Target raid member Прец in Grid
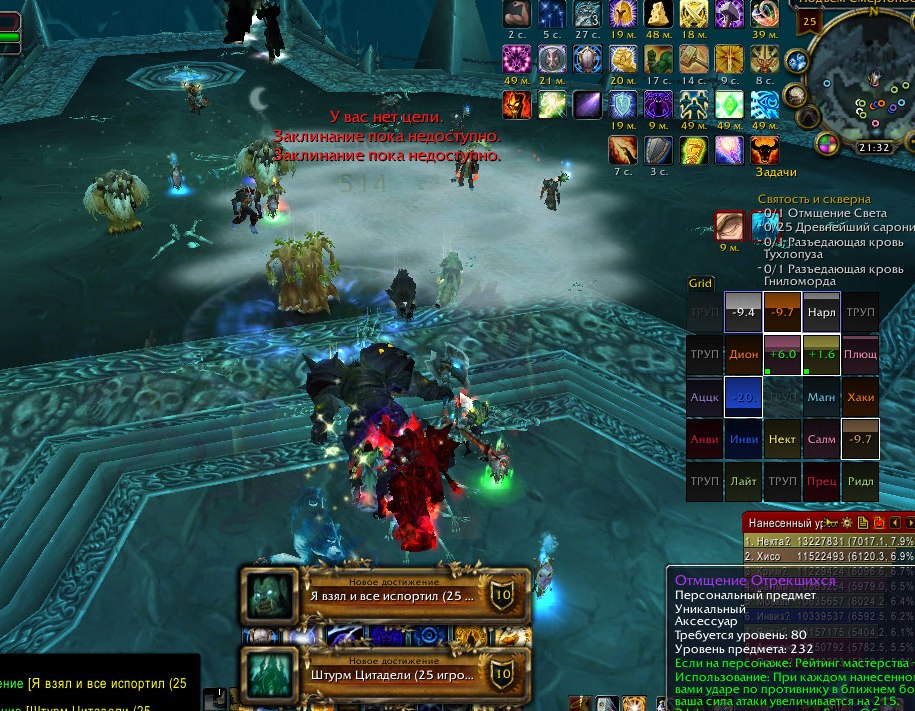Image resolution: width=915 pixels, height=711 pixels. tap(821, 481)
